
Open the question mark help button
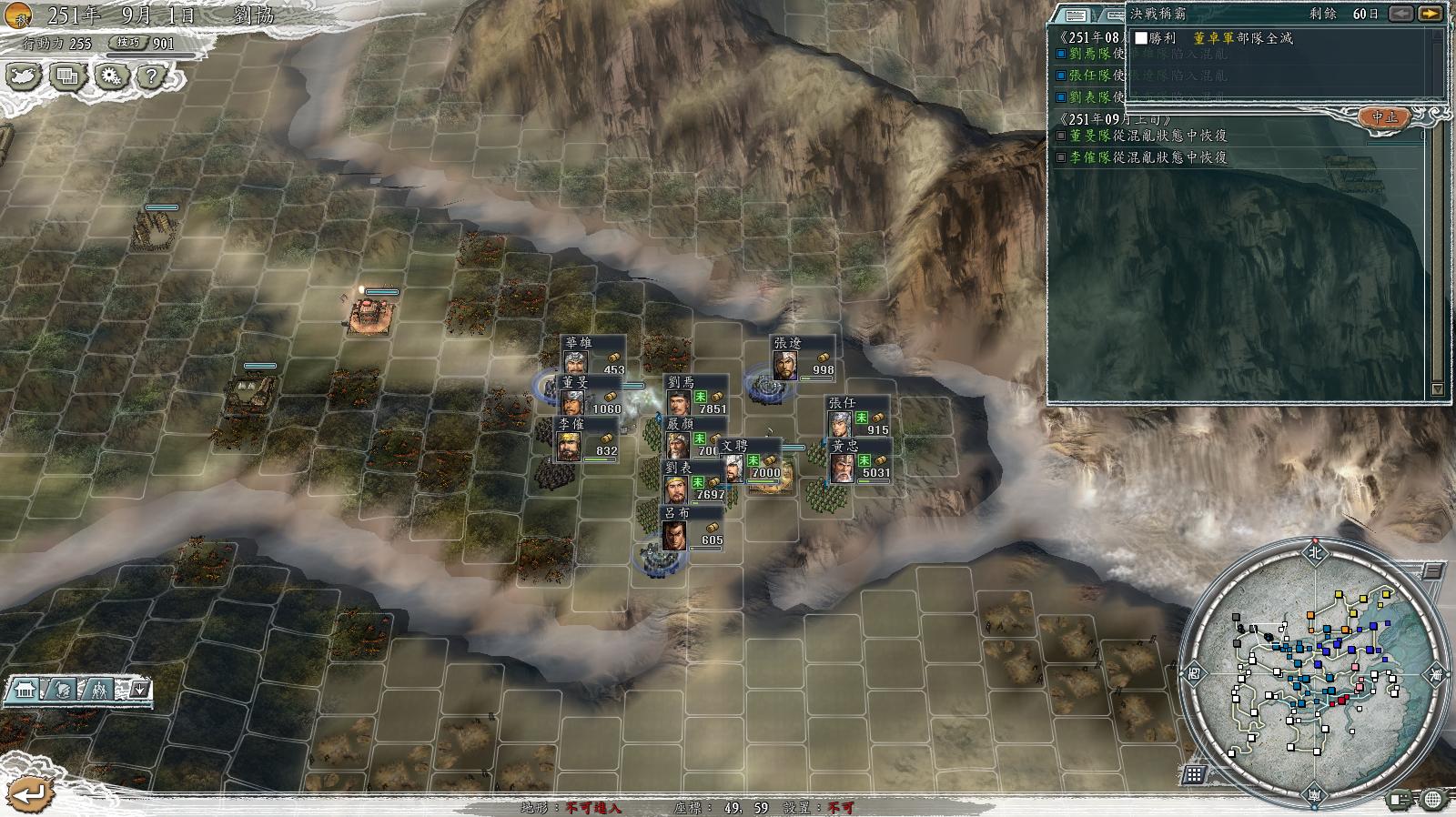[152, 76]
